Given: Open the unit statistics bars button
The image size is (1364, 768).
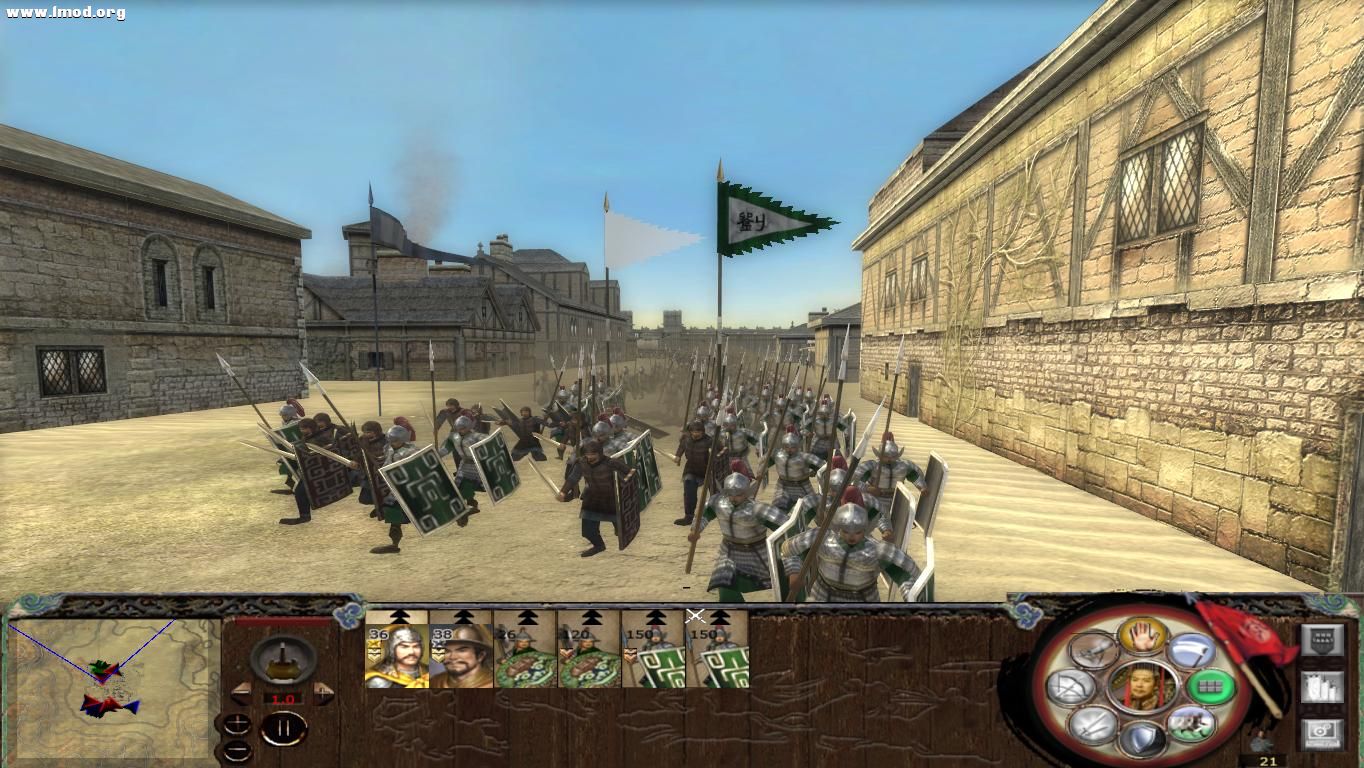Looking at the screenshot, I should coord(1323,686).
